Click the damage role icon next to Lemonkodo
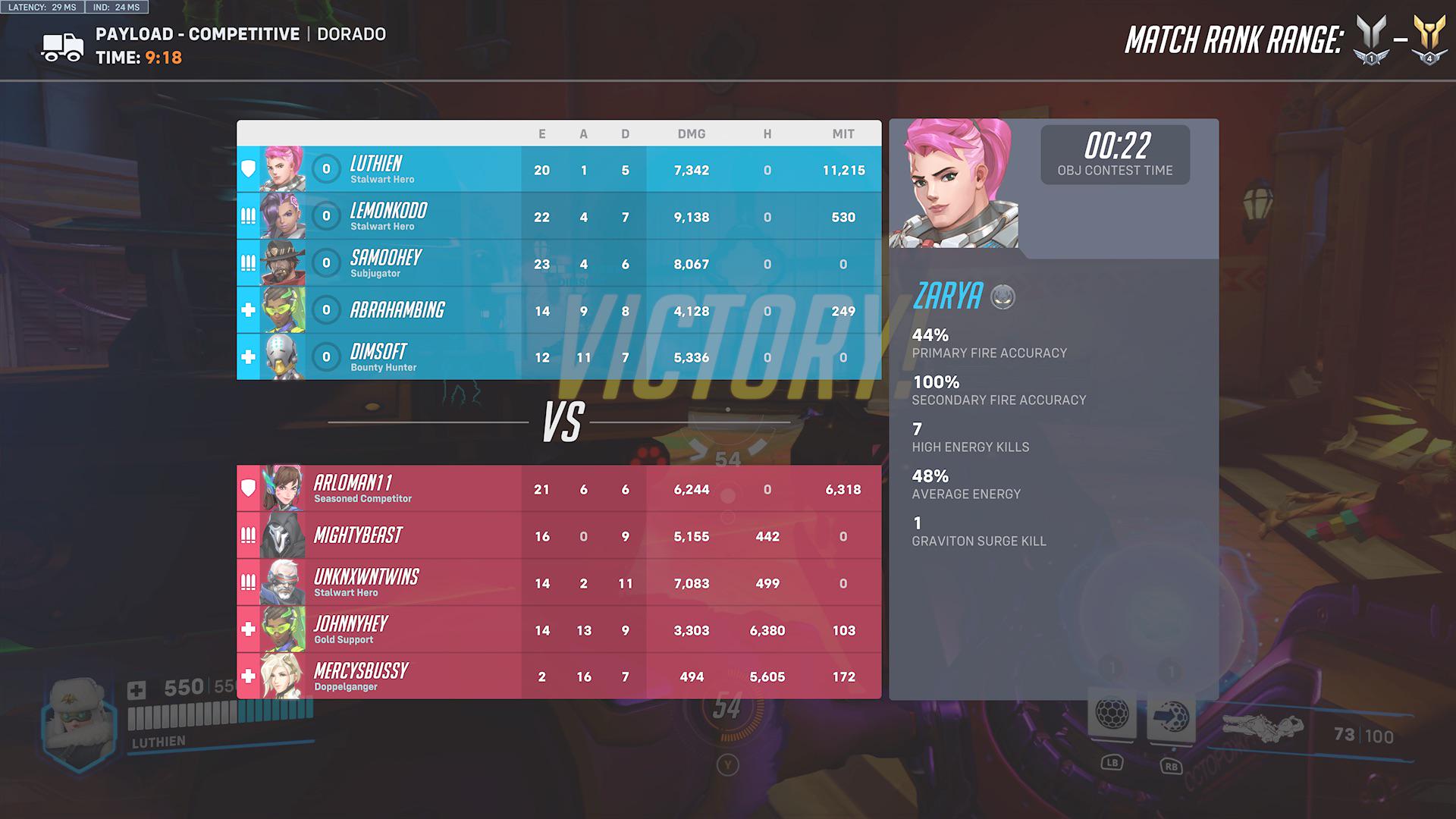Screen dimensions: 1456x819 click(x=248, y=216)
